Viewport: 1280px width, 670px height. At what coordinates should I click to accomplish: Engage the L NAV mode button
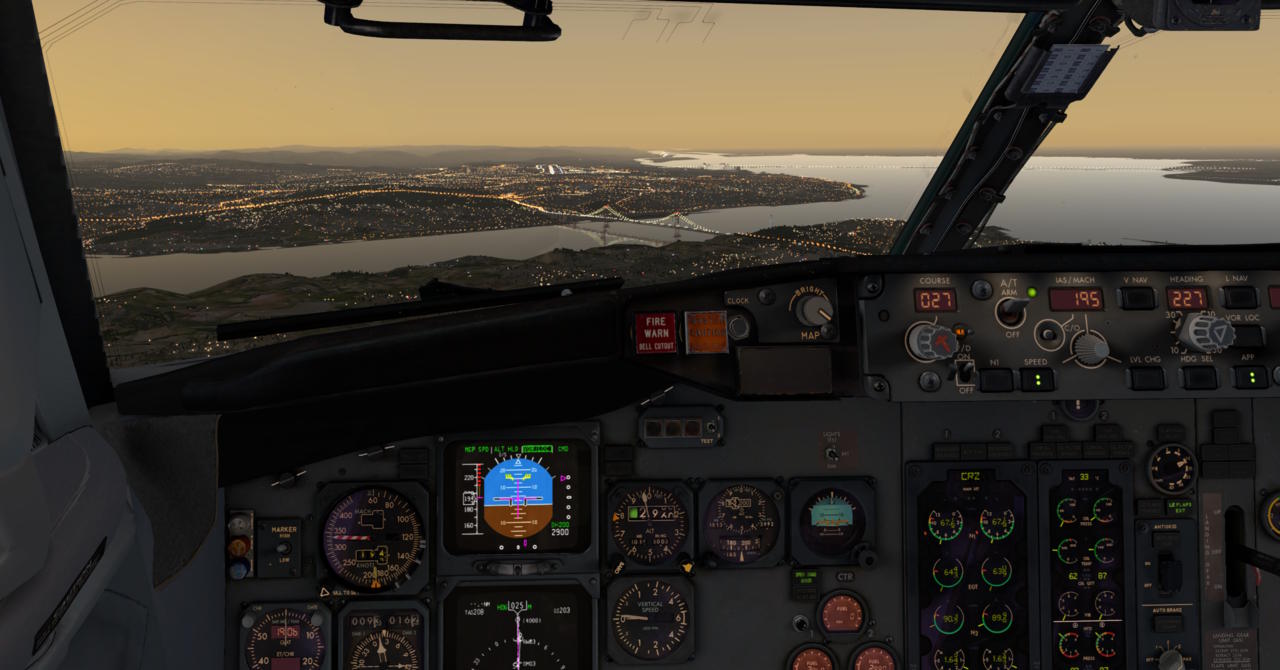click(x=1239, y=298)
